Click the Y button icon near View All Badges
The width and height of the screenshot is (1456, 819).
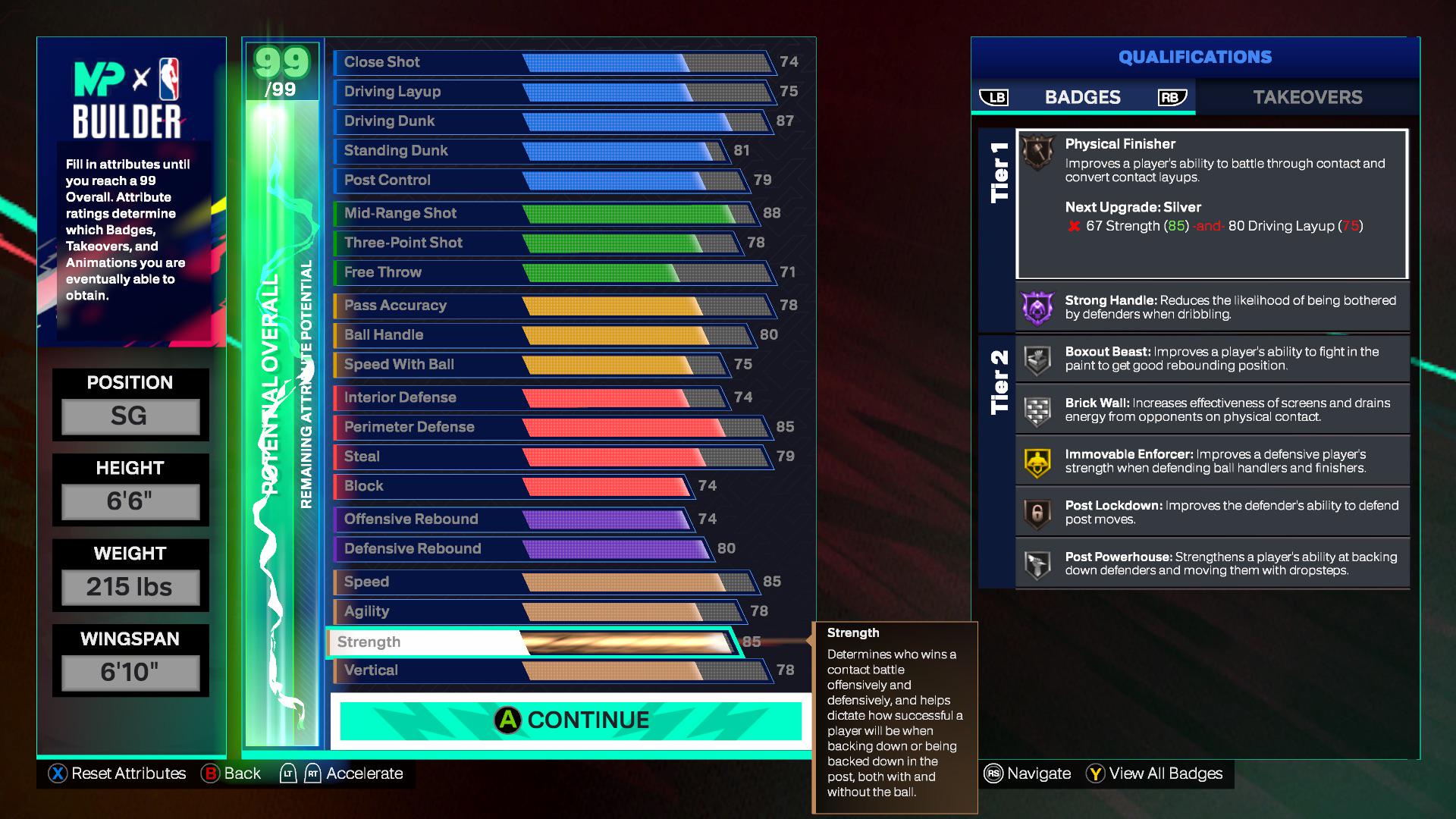[1094, 773]
